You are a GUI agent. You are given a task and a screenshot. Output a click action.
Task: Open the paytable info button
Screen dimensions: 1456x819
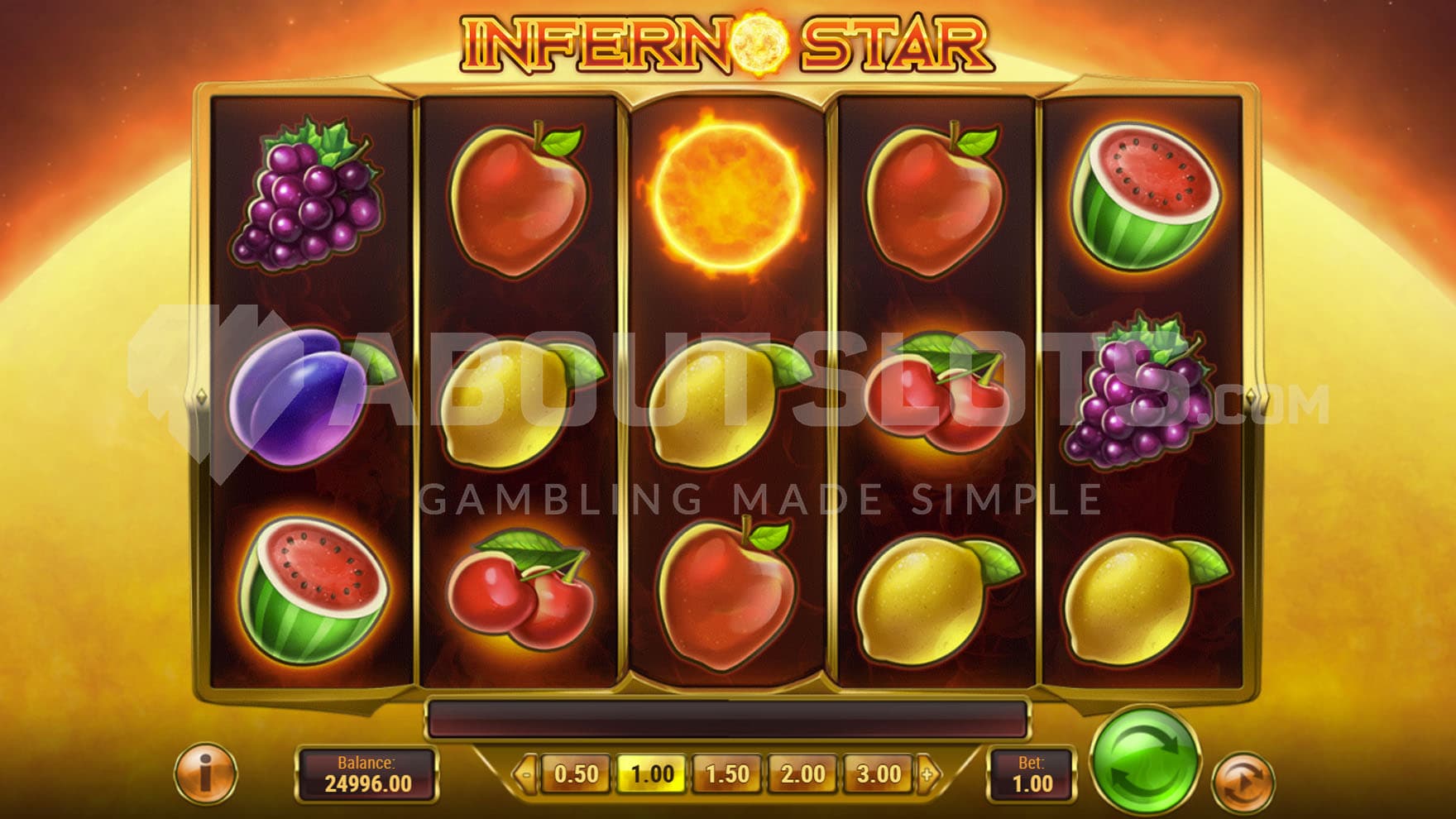[205, 774]
